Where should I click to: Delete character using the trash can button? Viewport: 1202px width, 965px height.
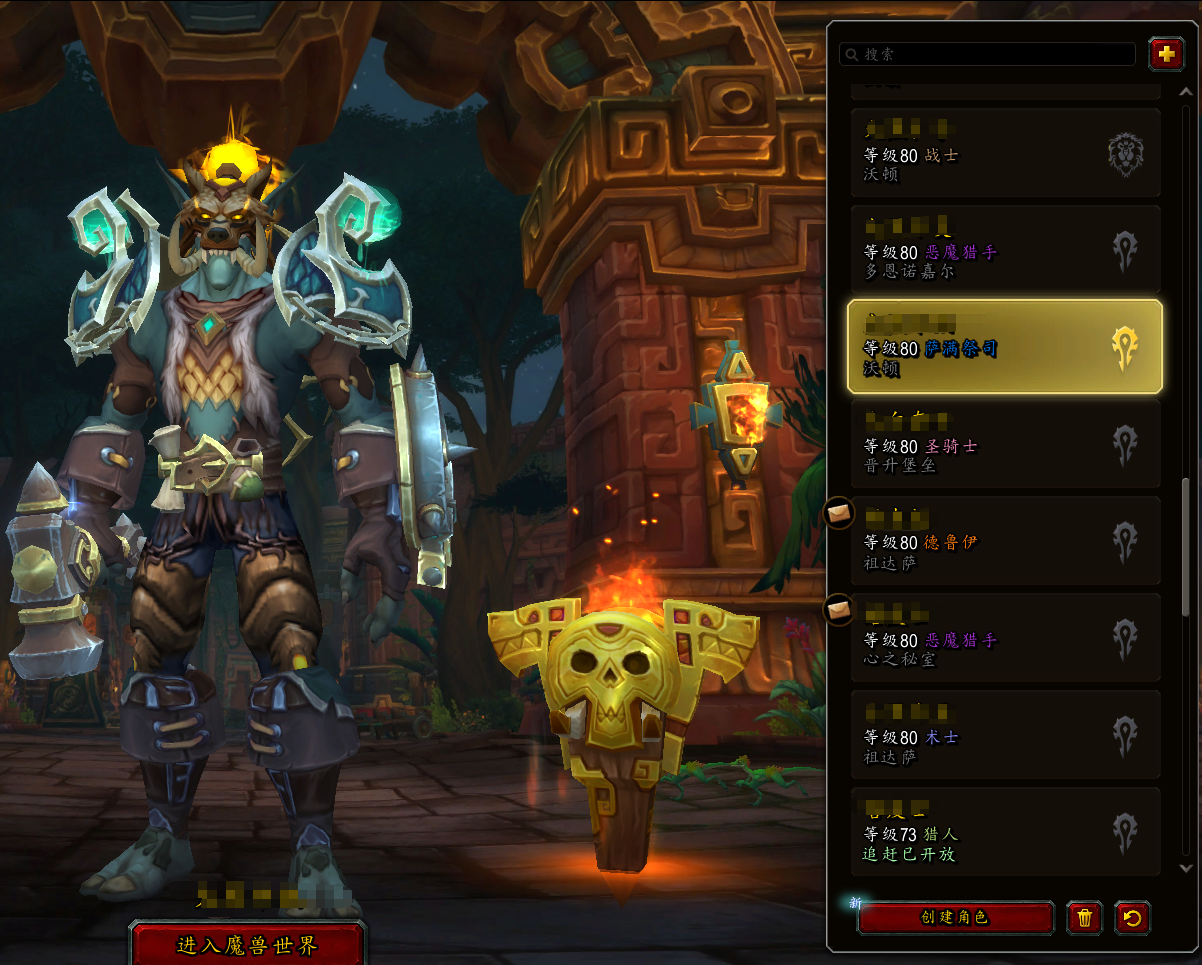[1084, 917]
